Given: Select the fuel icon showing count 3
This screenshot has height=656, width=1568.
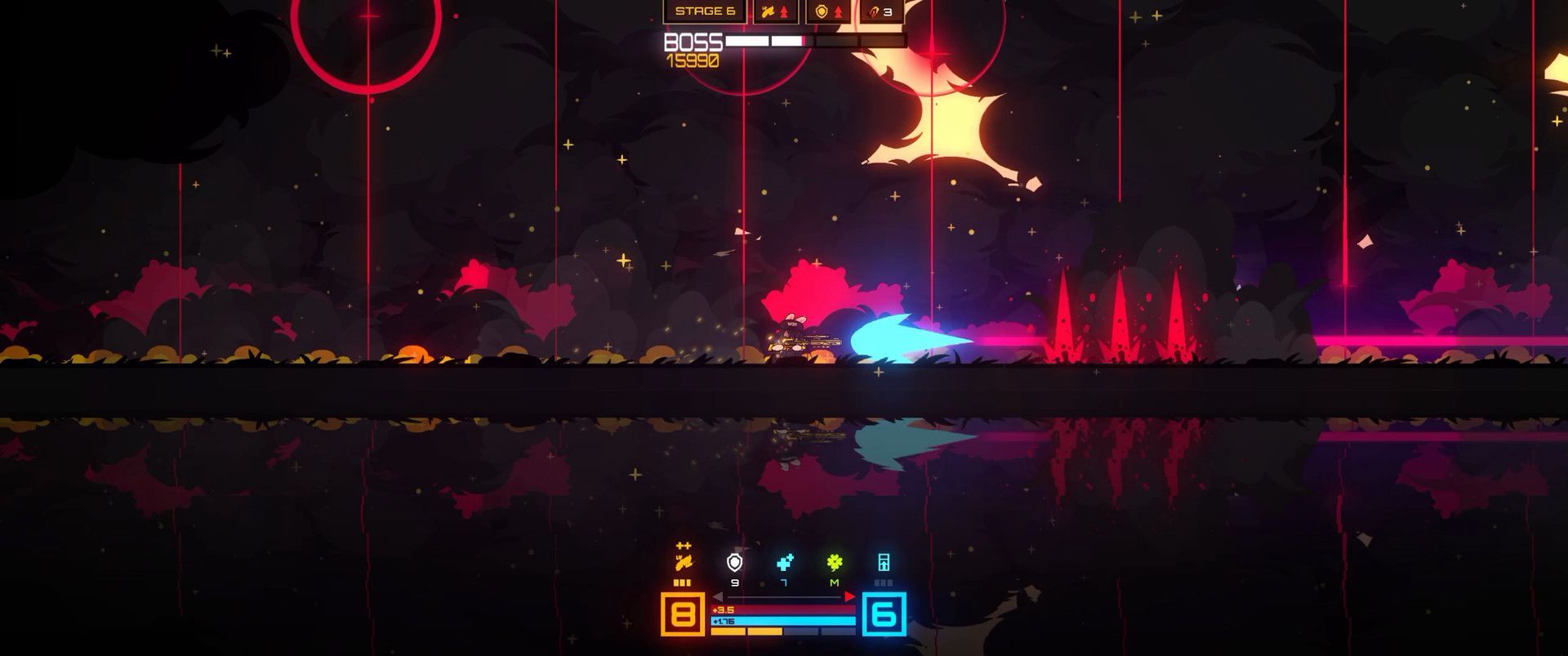Looking at the screenshot, I should 872,12.
